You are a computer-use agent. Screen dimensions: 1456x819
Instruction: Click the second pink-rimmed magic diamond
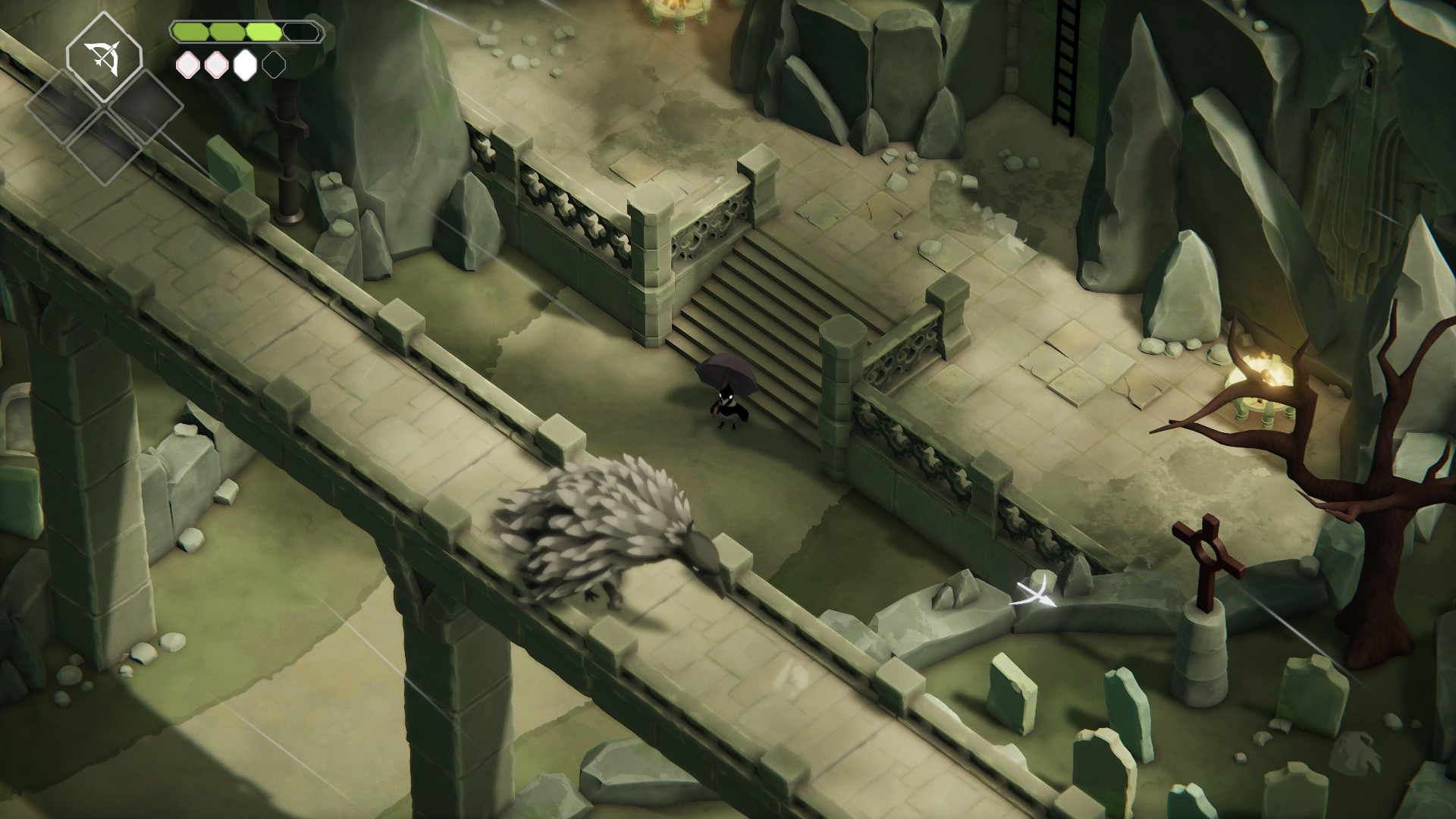click(215, 65)
